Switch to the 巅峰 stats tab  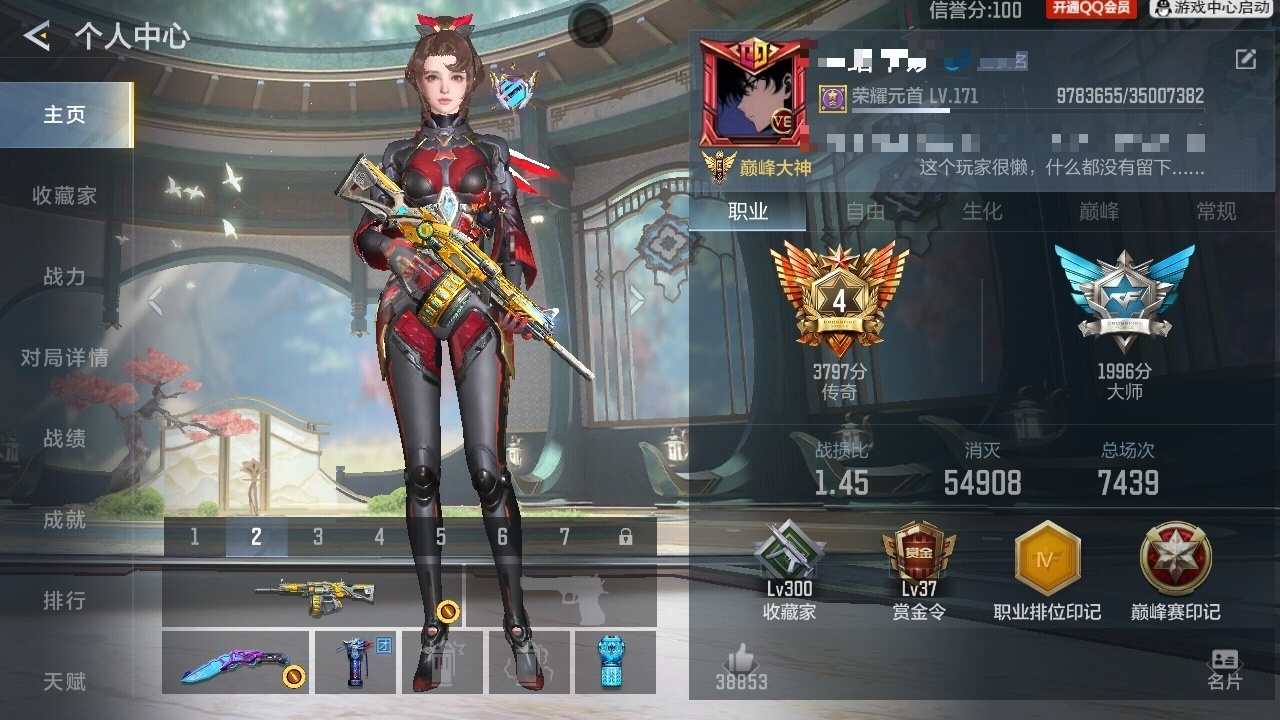(1099, 212)
